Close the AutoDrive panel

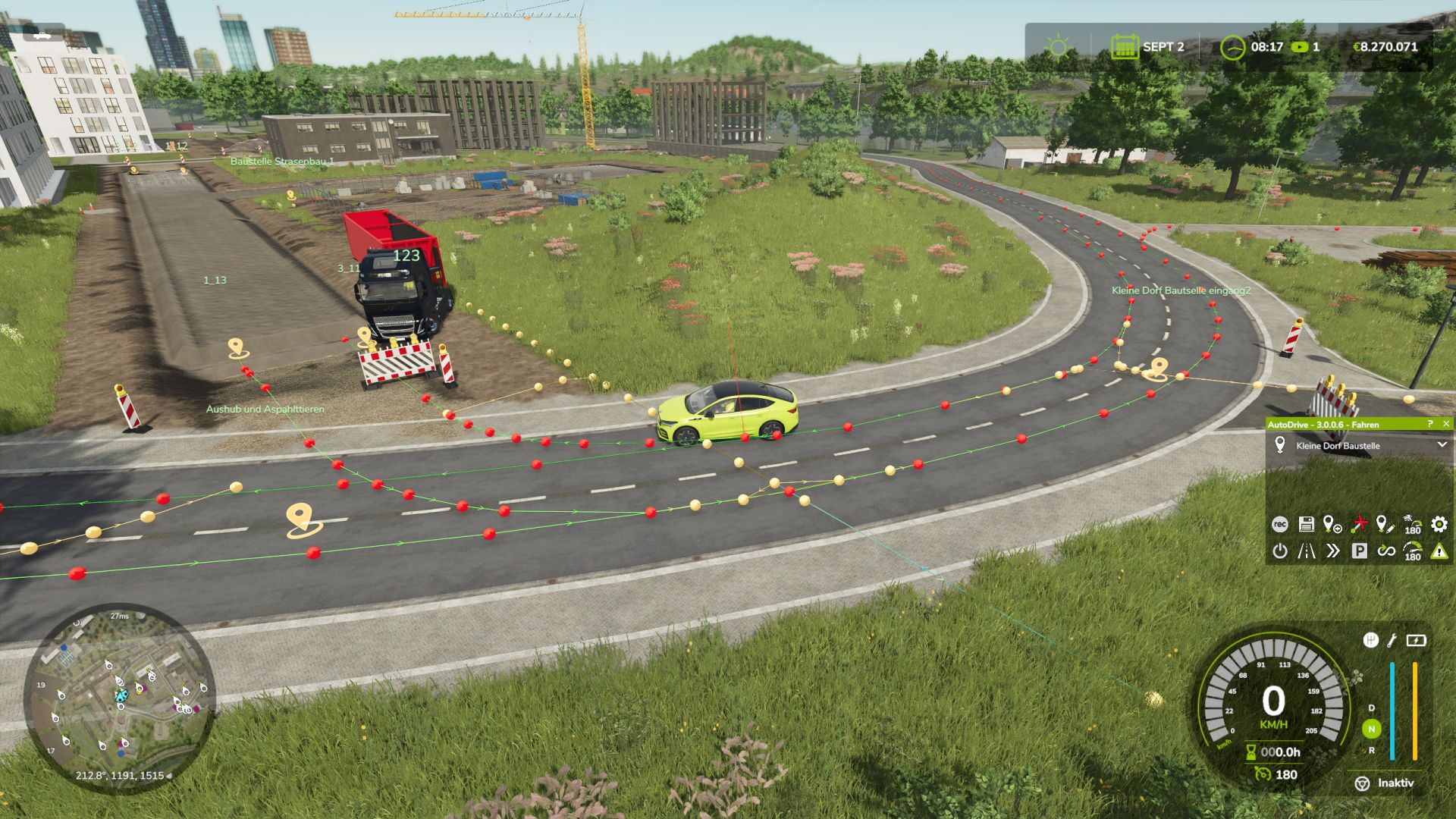point(1445,424)
